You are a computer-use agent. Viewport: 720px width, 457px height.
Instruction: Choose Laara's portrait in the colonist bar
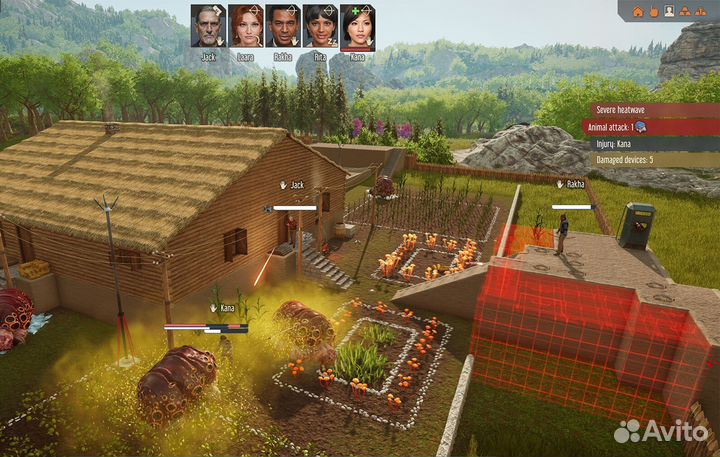pyautogui.click(x=245, y=26)
